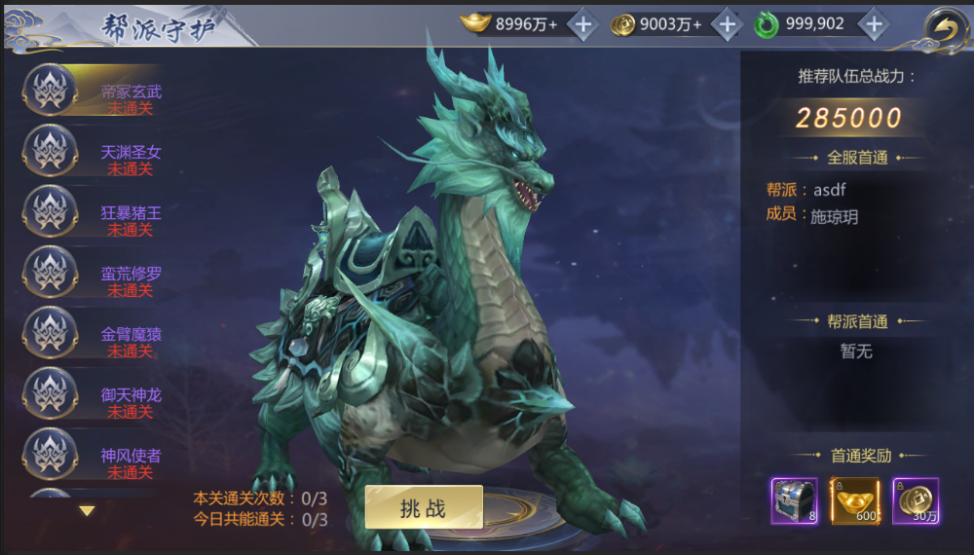Add more copper coins with plus button

point(727,25)
